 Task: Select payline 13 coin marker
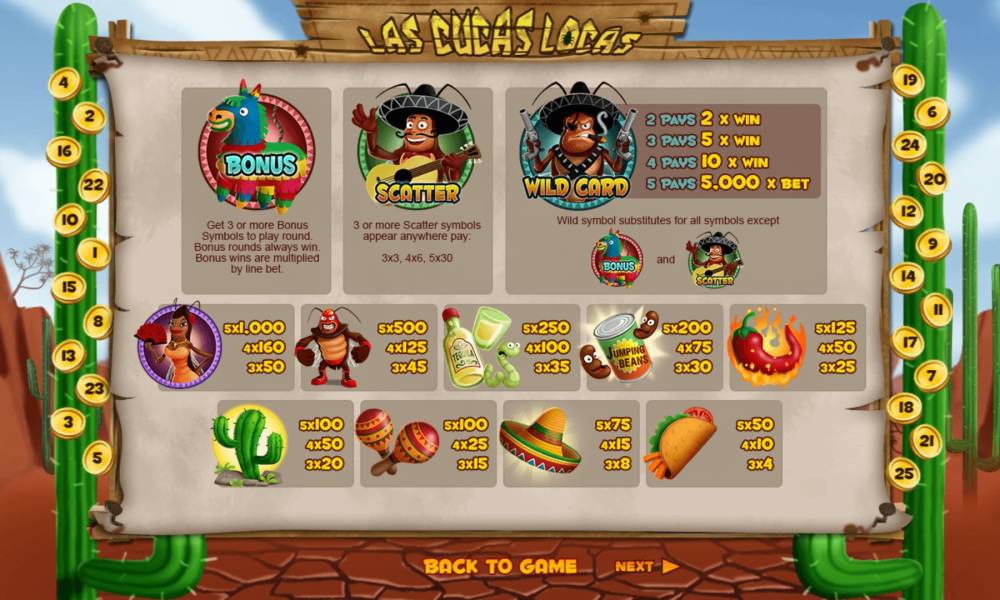coord(69,355)
